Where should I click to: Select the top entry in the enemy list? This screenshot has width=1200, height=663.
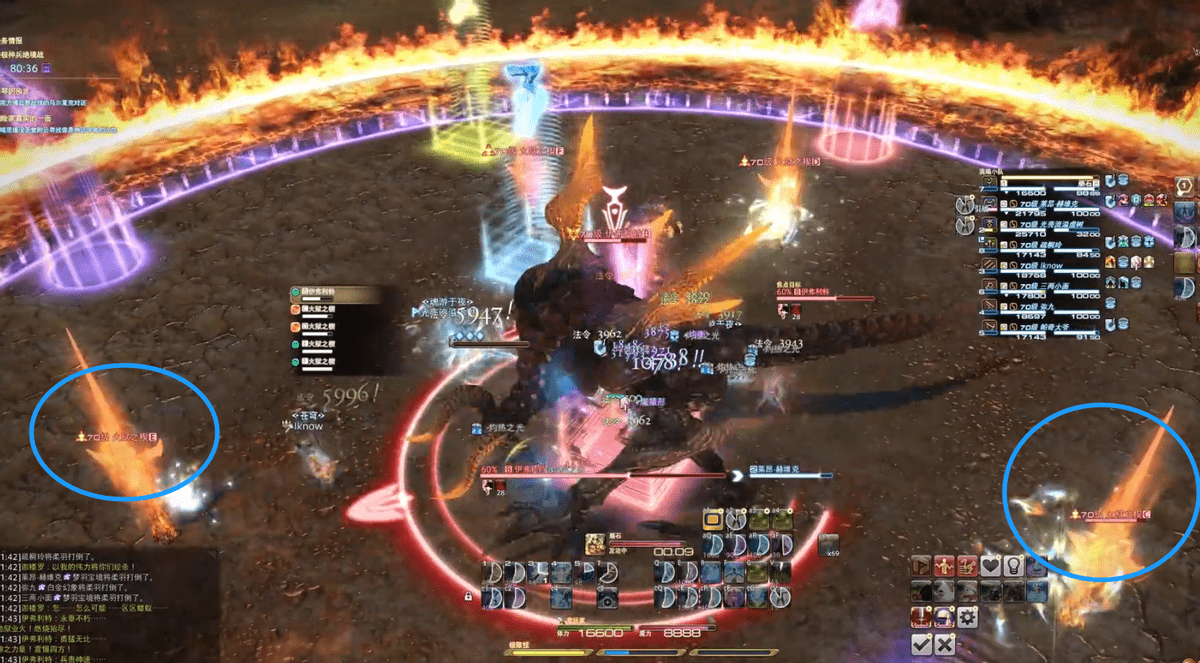335,295
